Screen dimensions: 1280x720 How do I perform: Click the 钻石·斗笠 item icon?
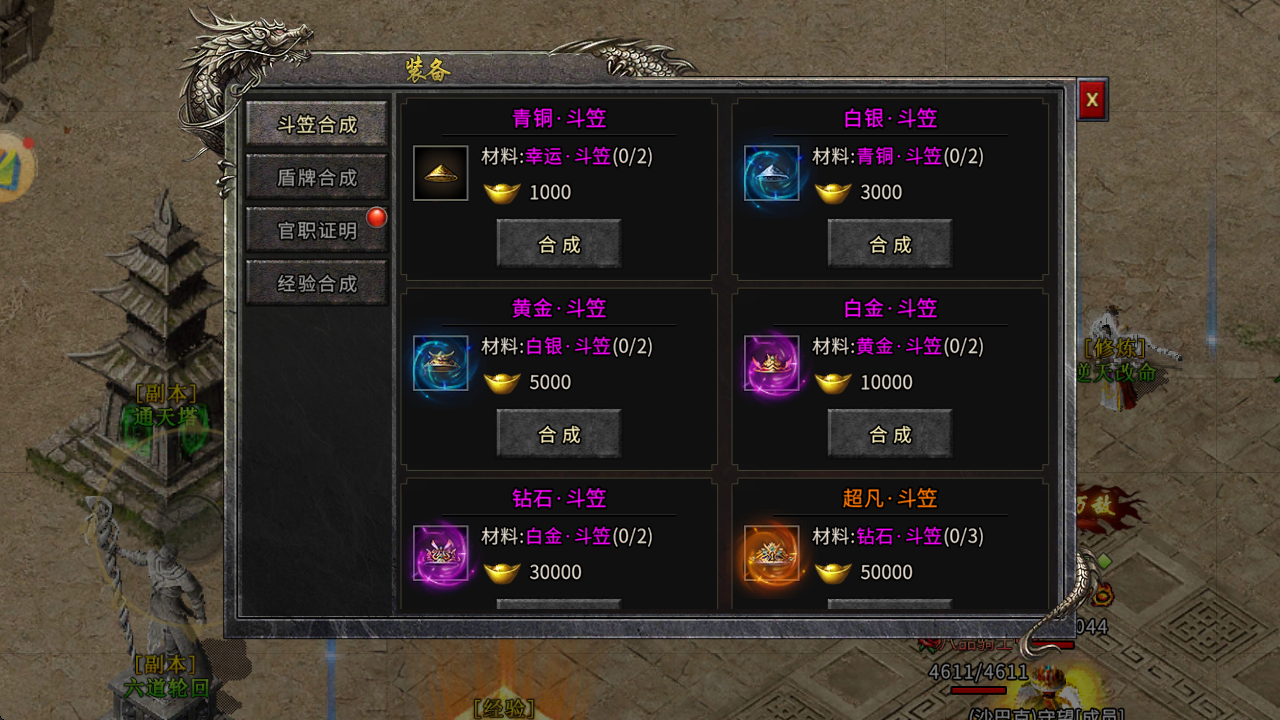pos(440,552)
